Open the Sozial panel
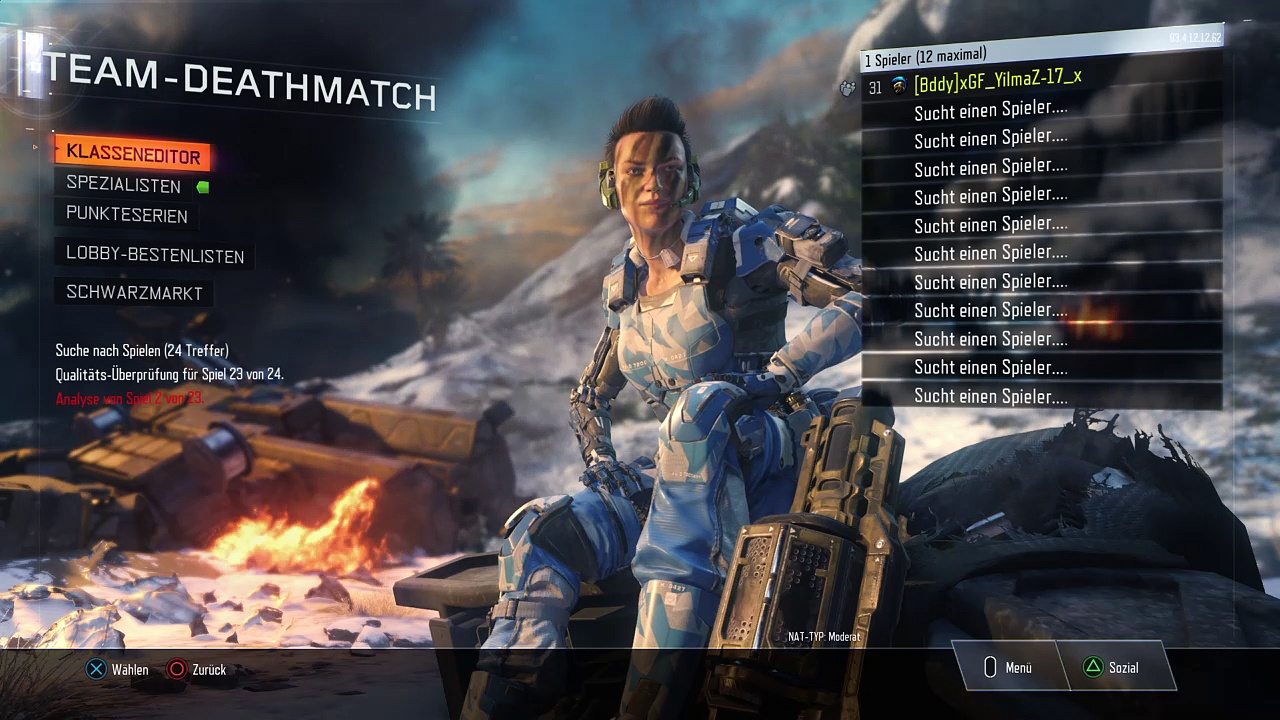 click(1112, 667)
